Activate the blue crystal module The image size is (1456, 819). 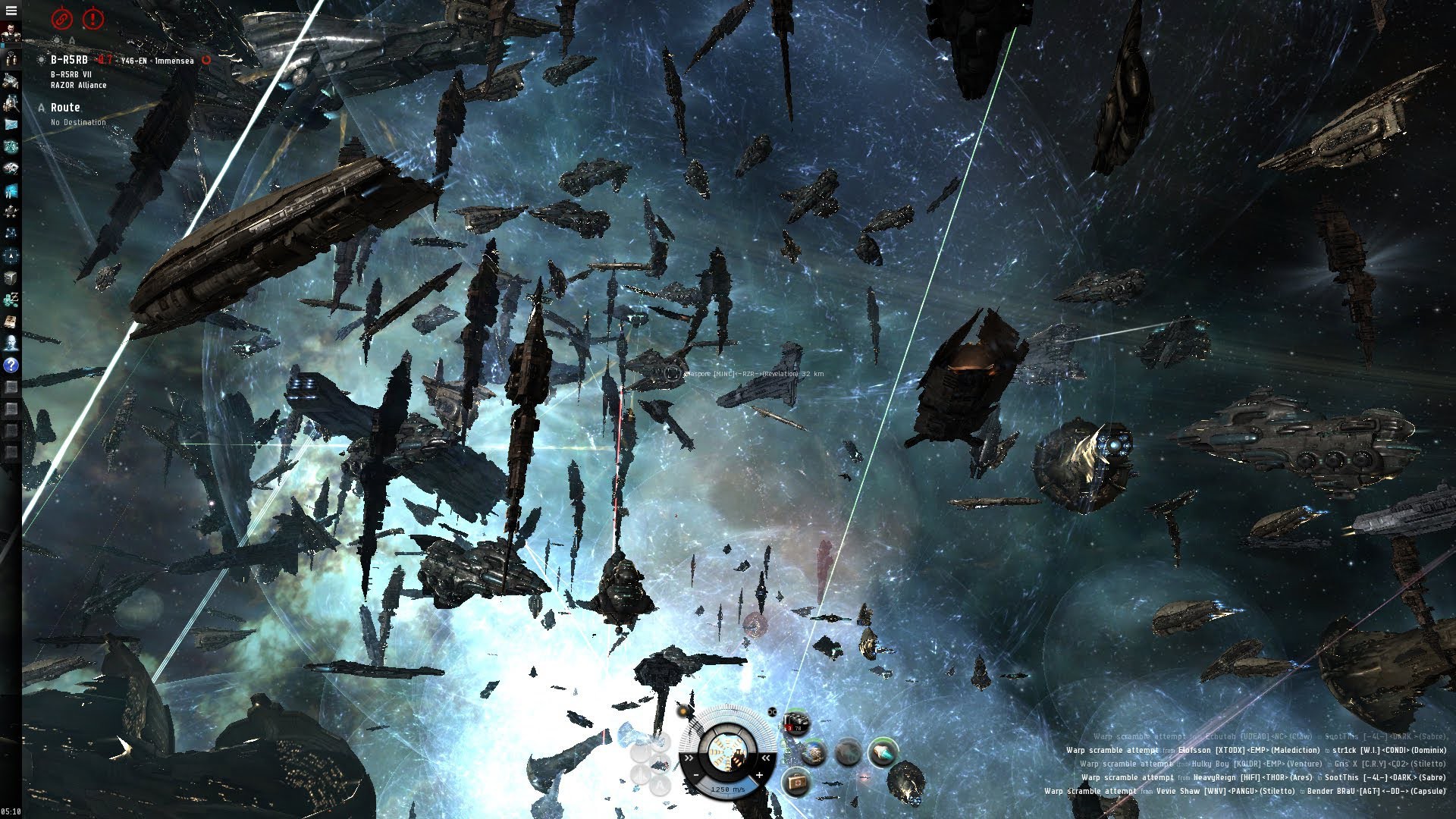[882, 752]
